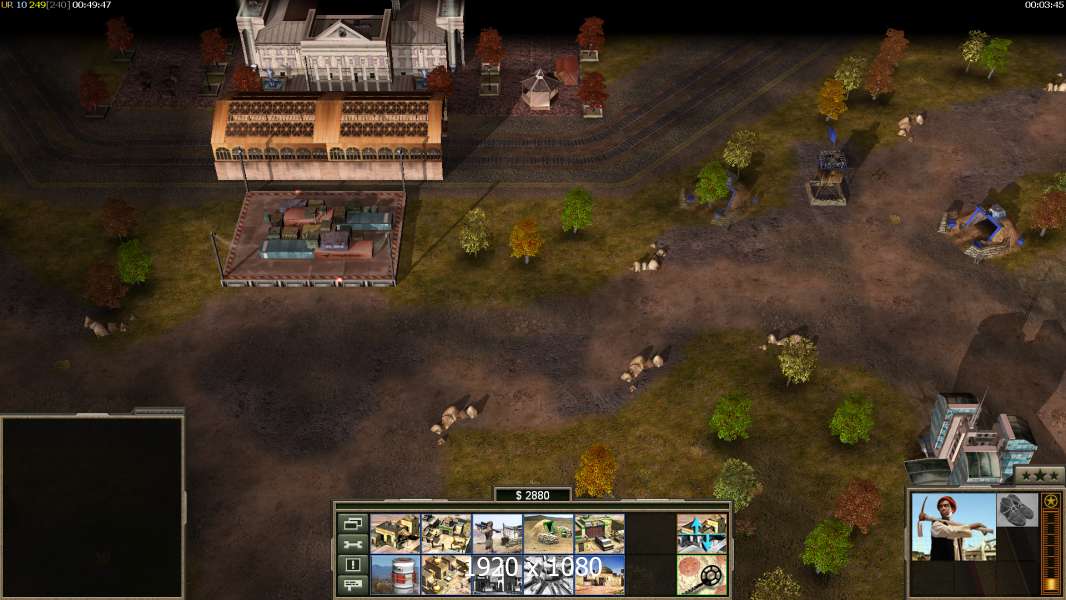Click the greyed-out Scud Storm build icon
Viewport: 1066px width, 600px height.
(548, 574)
